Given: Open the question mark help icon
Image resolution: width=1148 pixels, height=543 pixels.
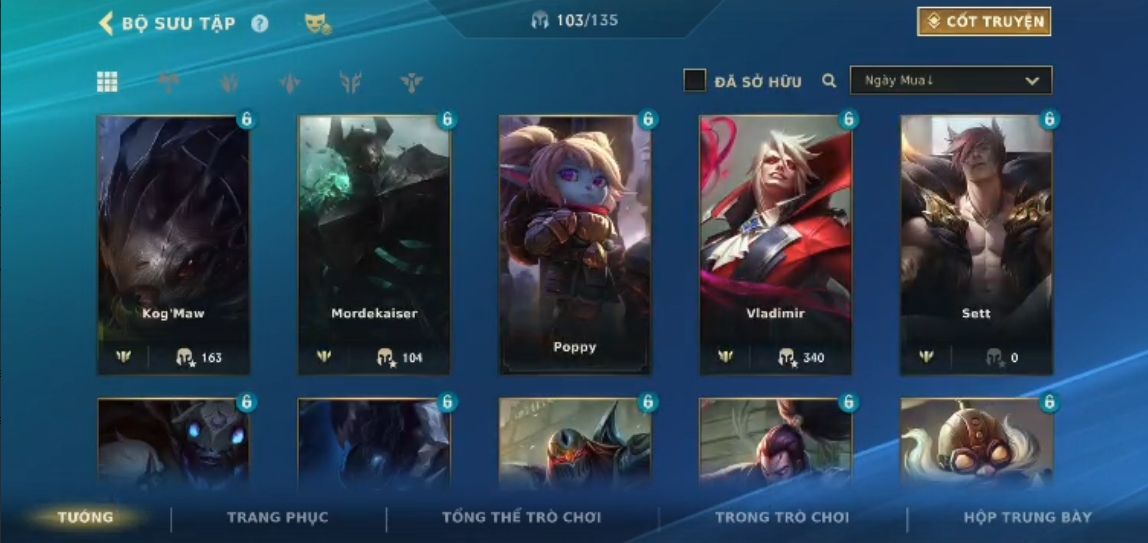Looking at the screenshot, I should [260, 23].
